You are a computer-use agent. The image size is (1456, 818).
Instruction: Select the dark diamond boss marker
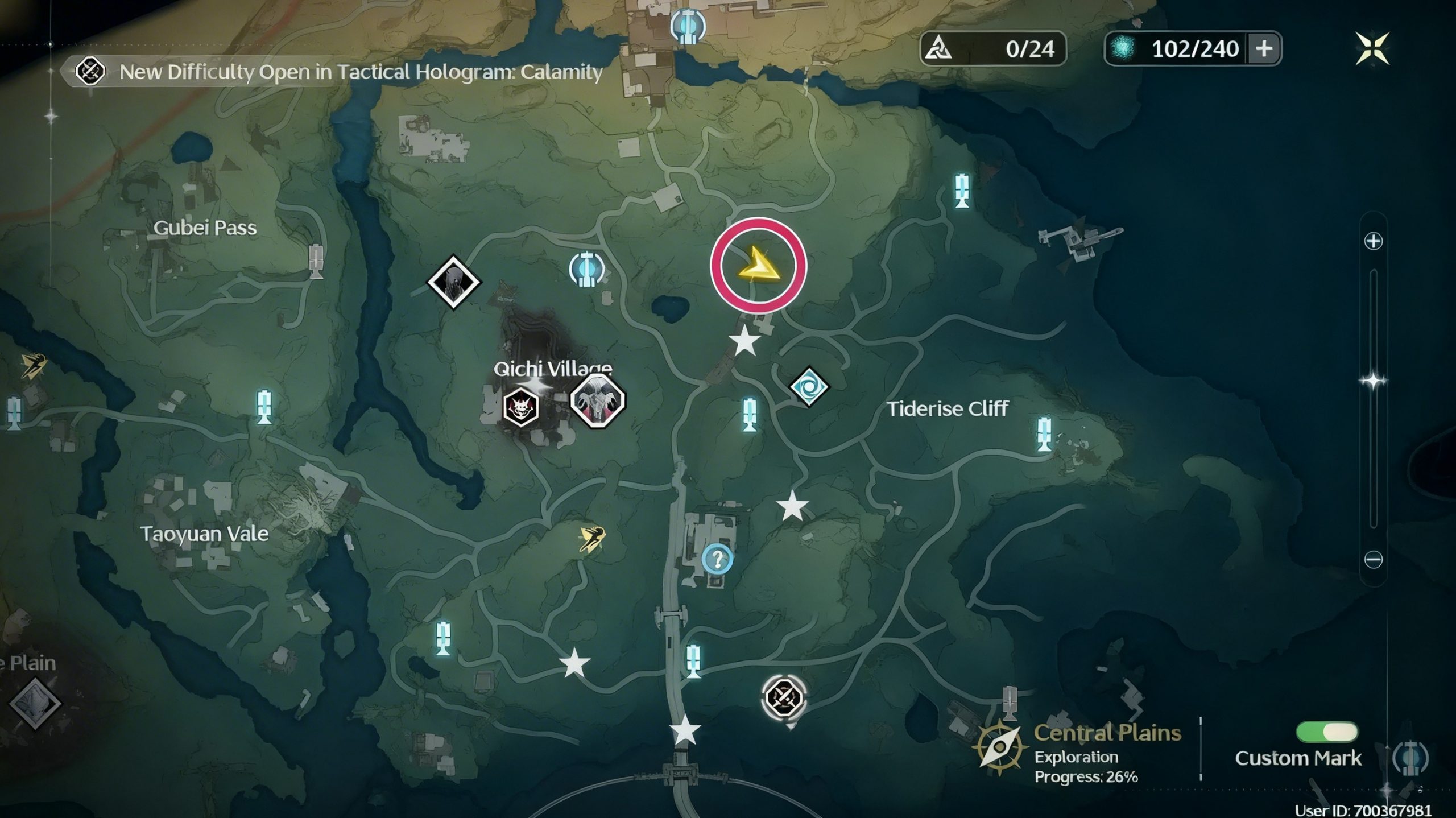click(453, 282)
